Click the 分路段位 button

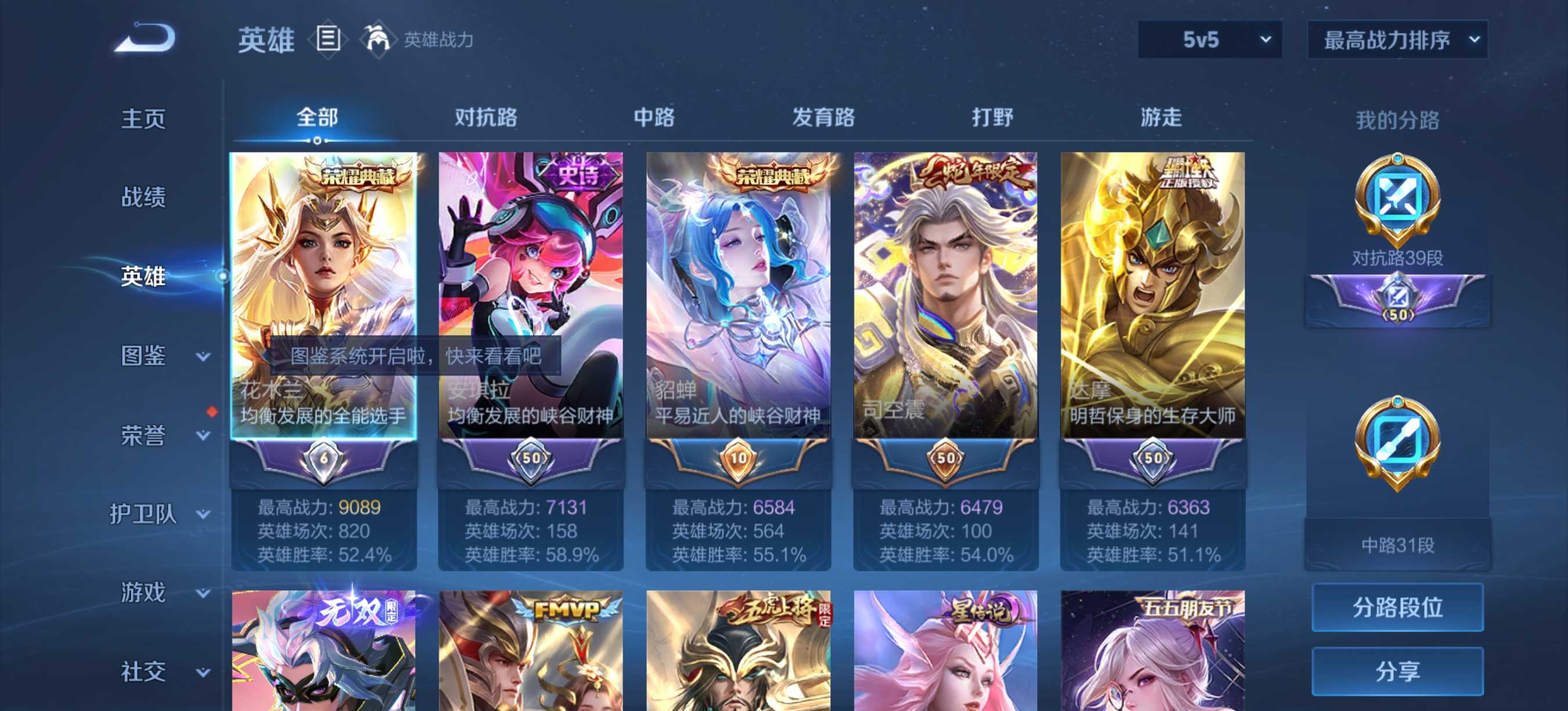(x=1397, y=607)
